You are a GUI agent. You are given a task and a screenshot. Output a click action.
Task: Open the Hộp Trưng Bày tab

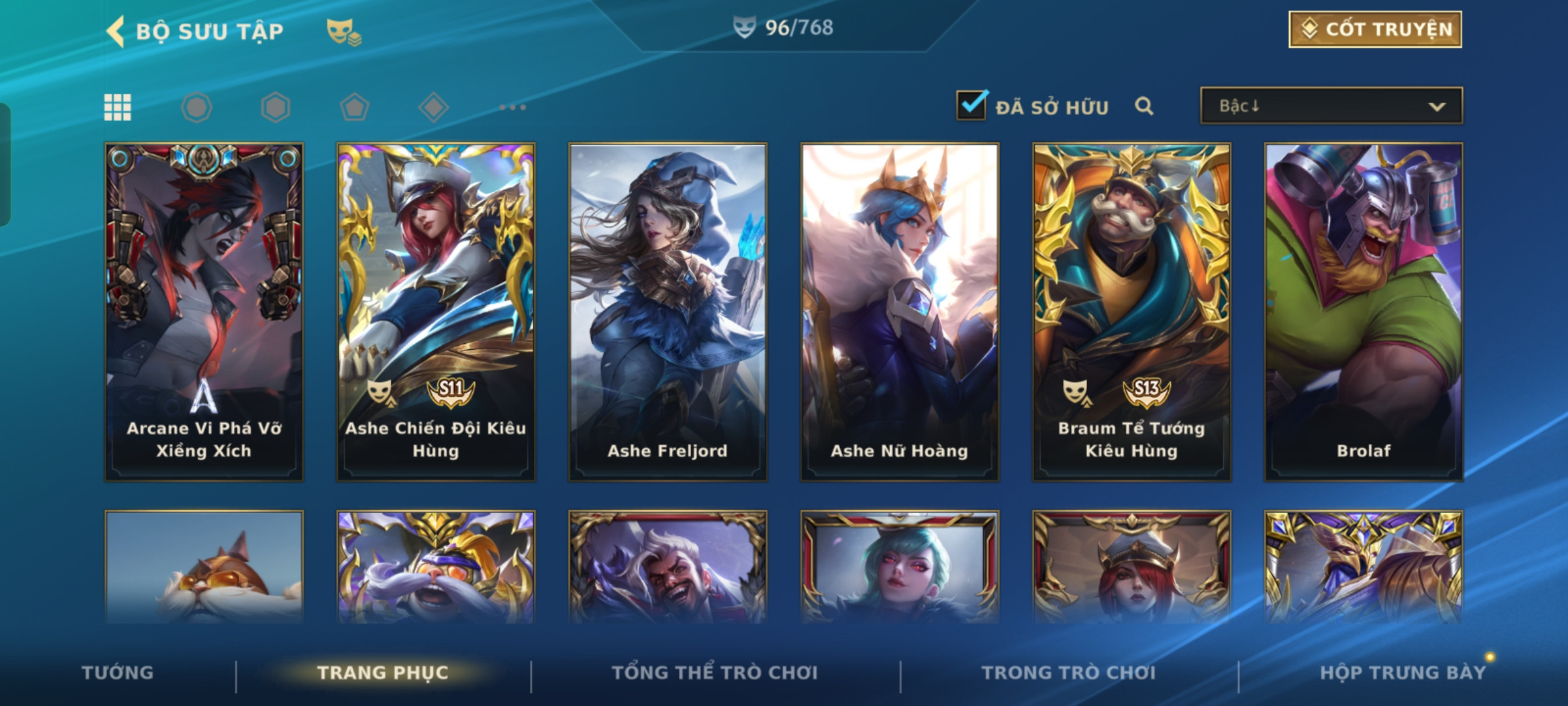tap(1403, 673)
